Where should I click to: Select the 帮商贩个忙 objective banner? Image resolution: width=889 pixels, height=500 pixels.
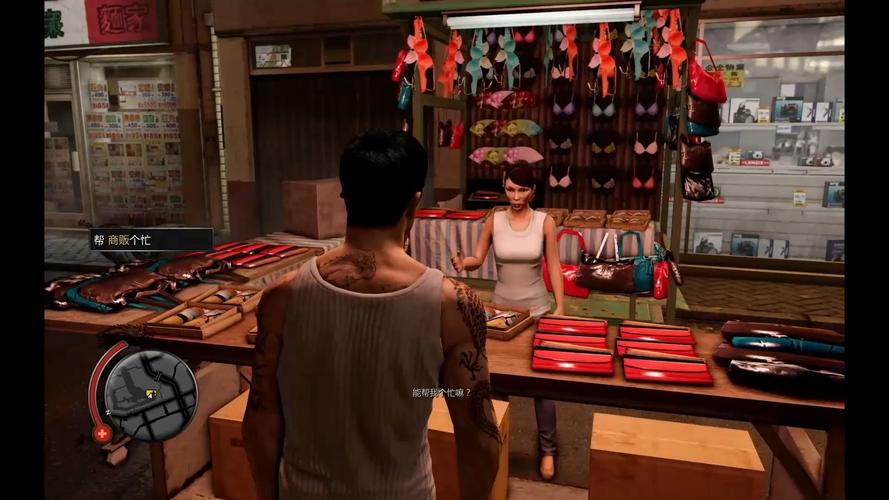[151, 239]
